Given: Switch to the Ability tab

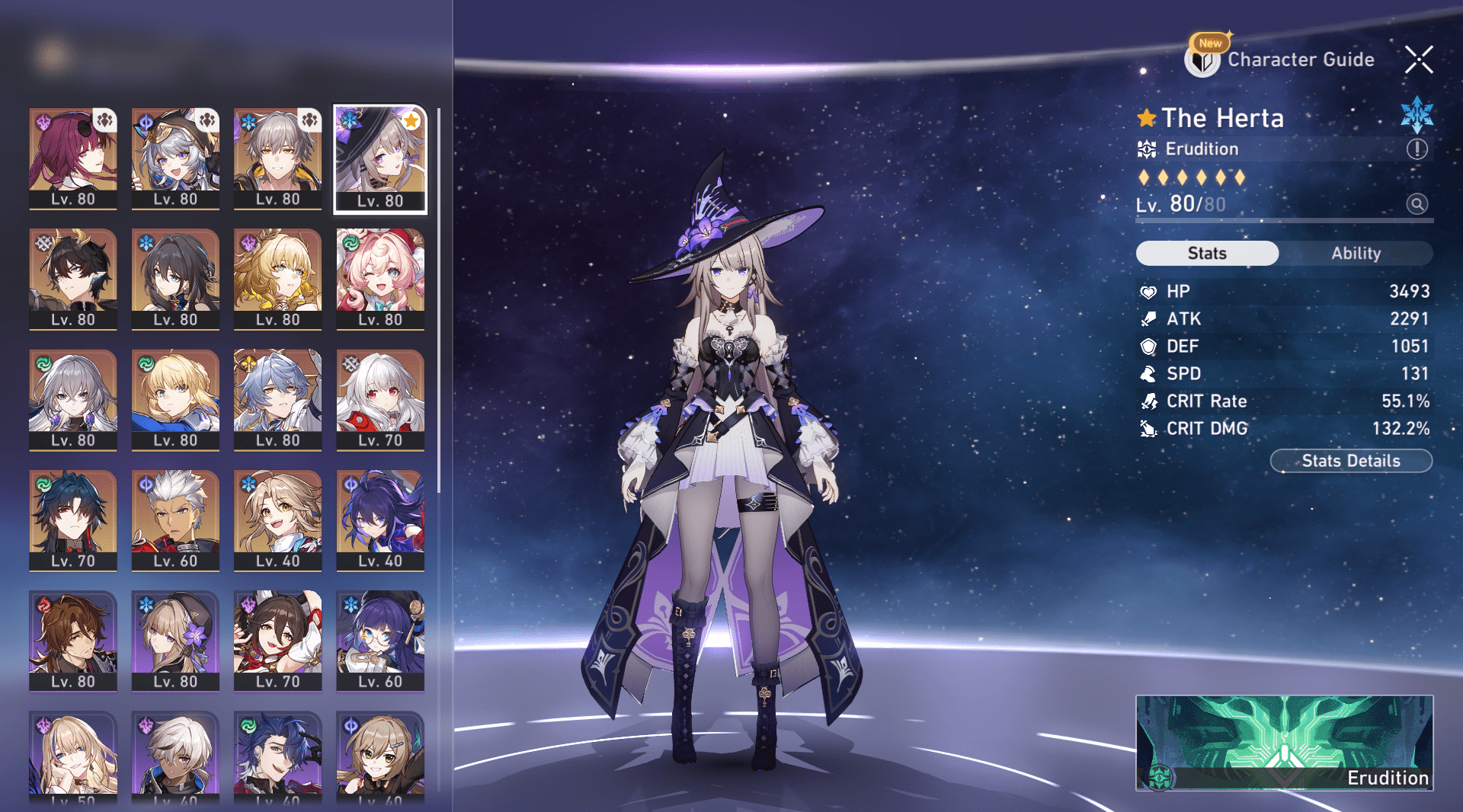Looking at the screenshot, I should (x=1358, y=253).
